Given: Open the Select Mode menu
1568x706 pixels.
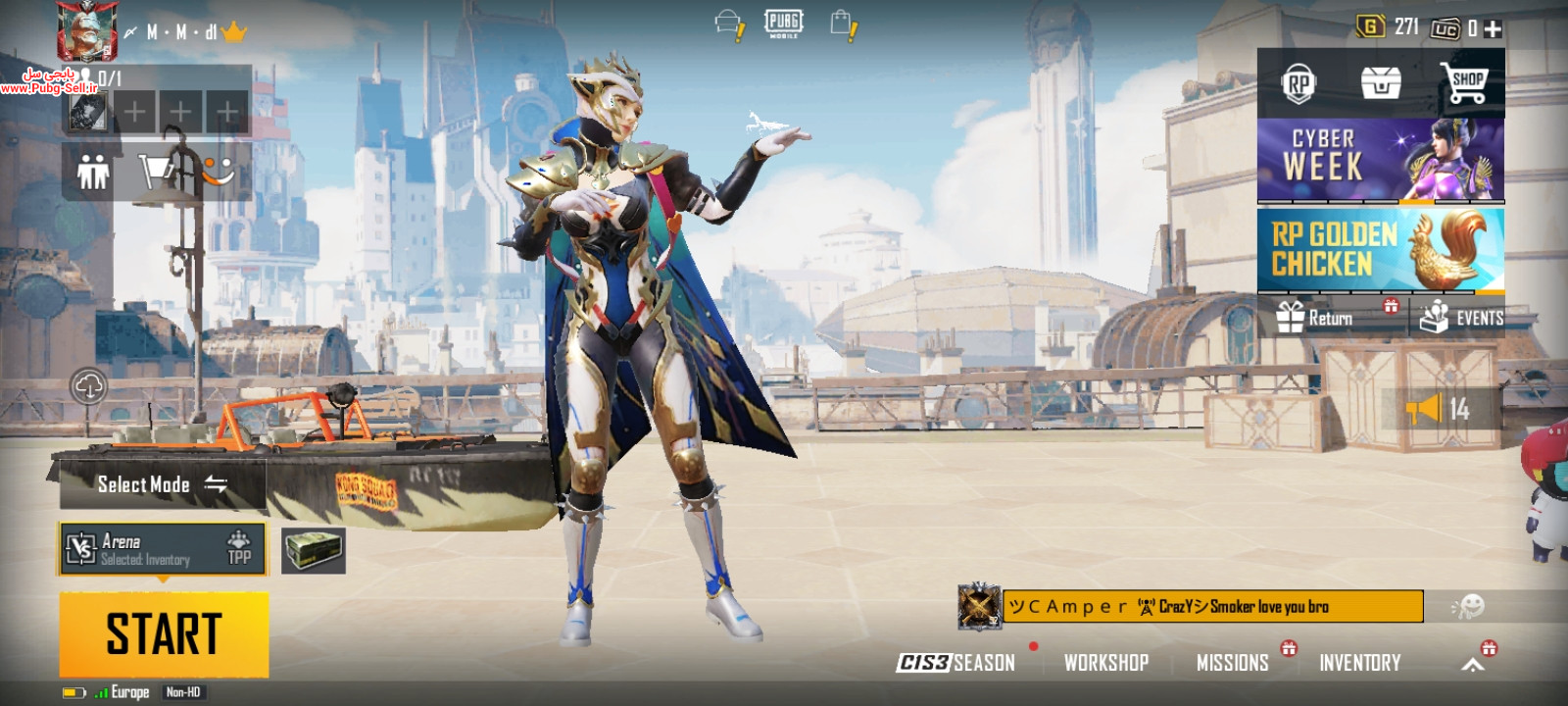Looking at the screenshot, I should (163, 484).
